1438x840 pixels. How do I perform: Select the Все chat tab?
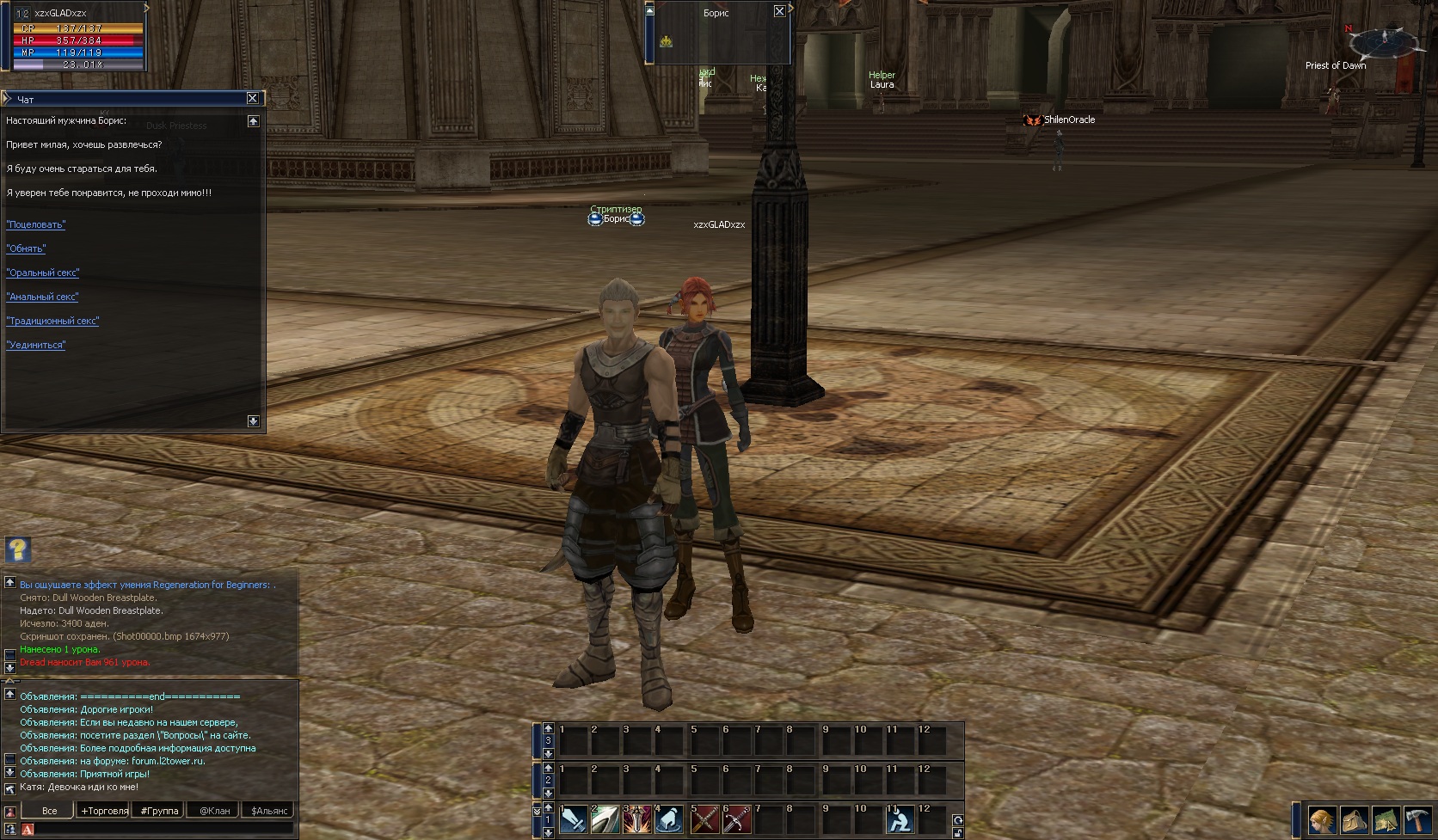(50, 811)
